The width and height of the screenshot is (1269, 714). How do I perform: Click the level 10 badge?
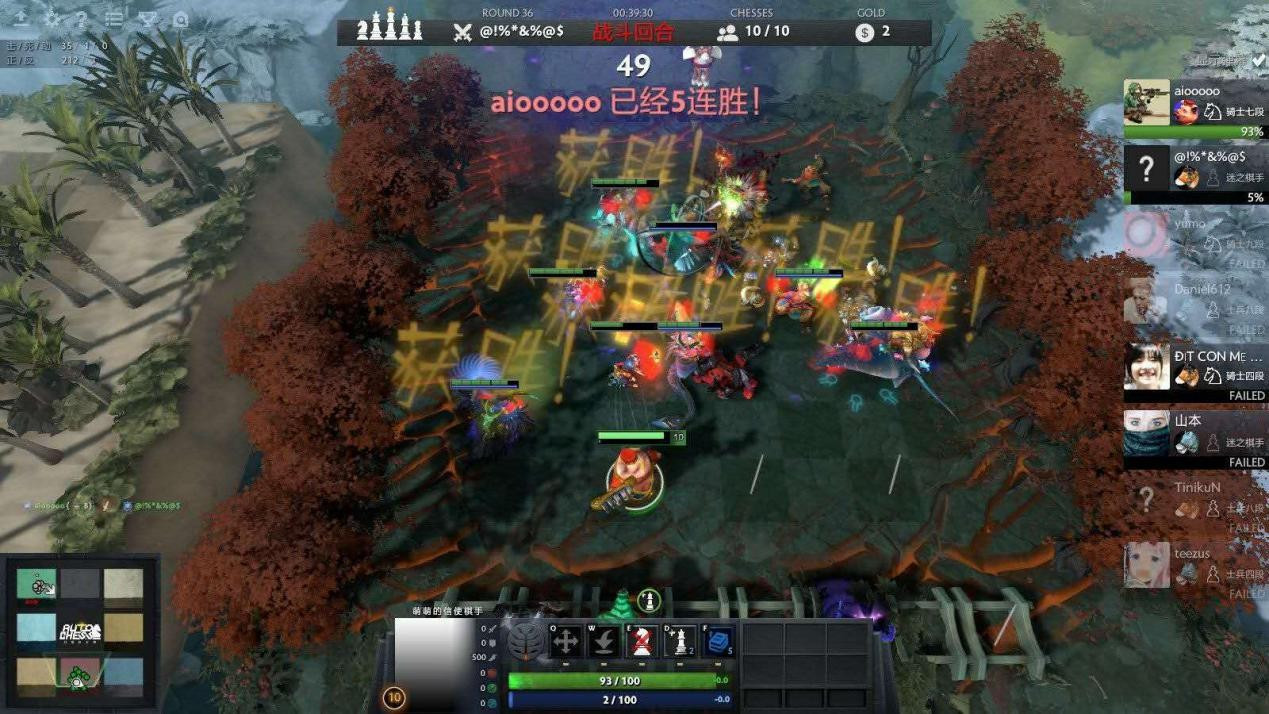(x=394, y=697)
